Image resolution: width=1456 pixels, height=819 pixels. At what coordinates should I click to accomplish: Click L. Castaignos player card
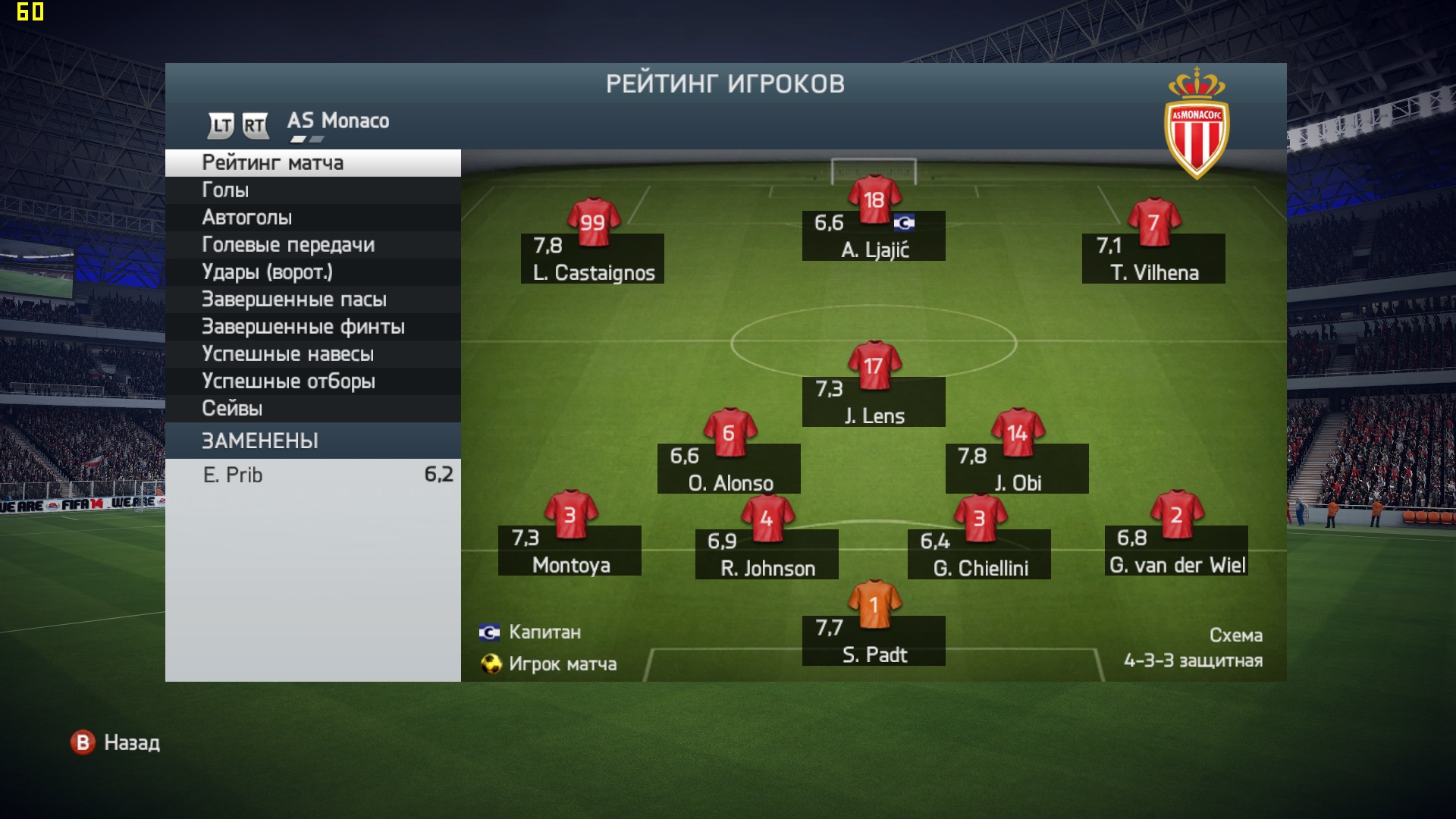click(x=592, y=258)
